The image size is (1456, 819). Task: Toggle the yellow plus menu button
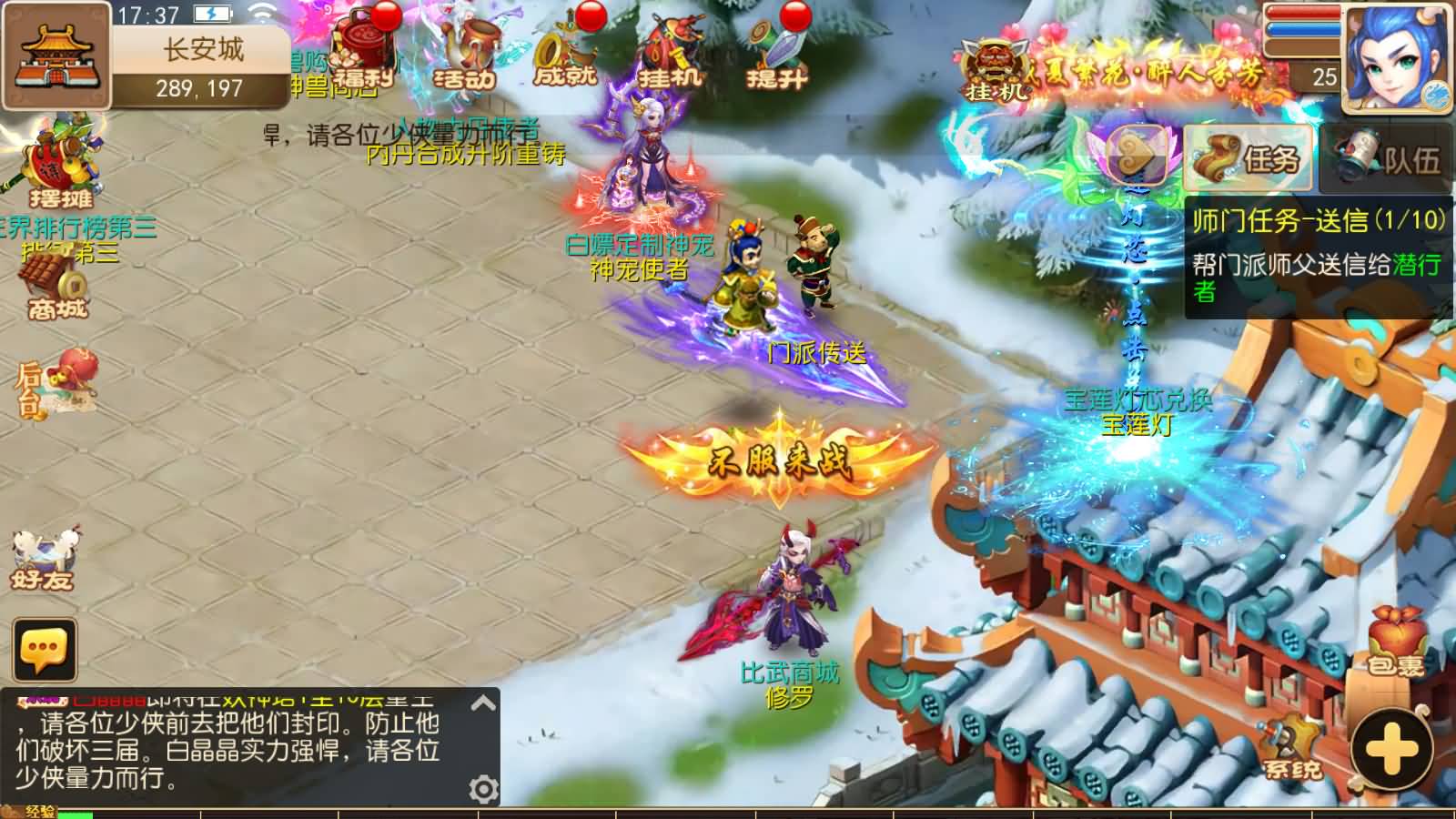[1392, 750]
